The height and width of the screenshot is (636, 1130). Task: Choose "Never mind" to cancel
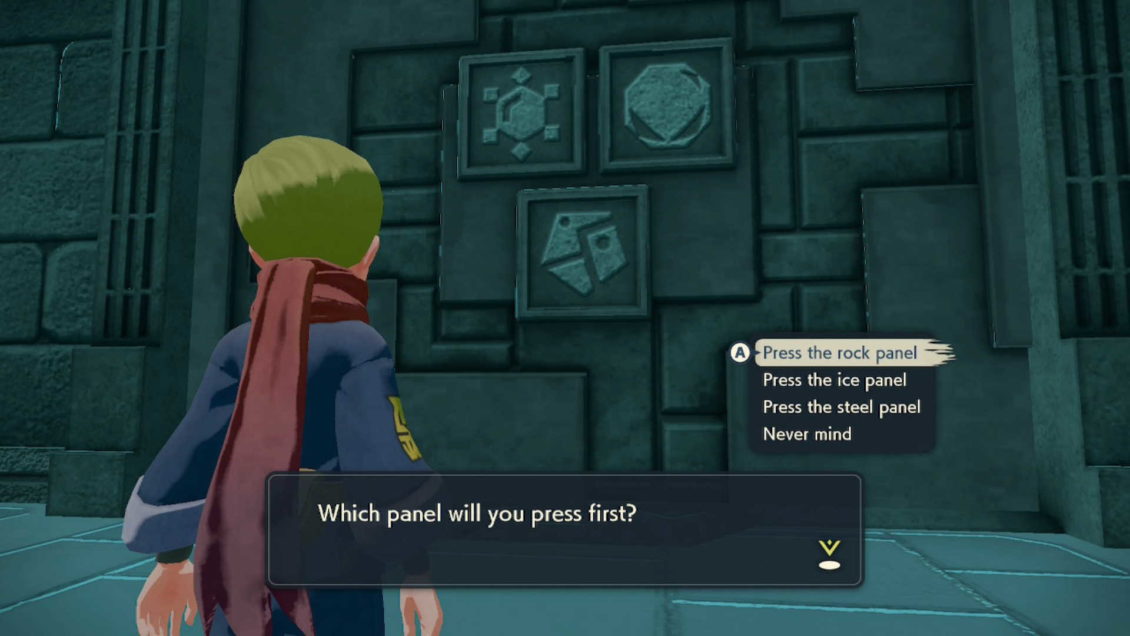[807, 434]
